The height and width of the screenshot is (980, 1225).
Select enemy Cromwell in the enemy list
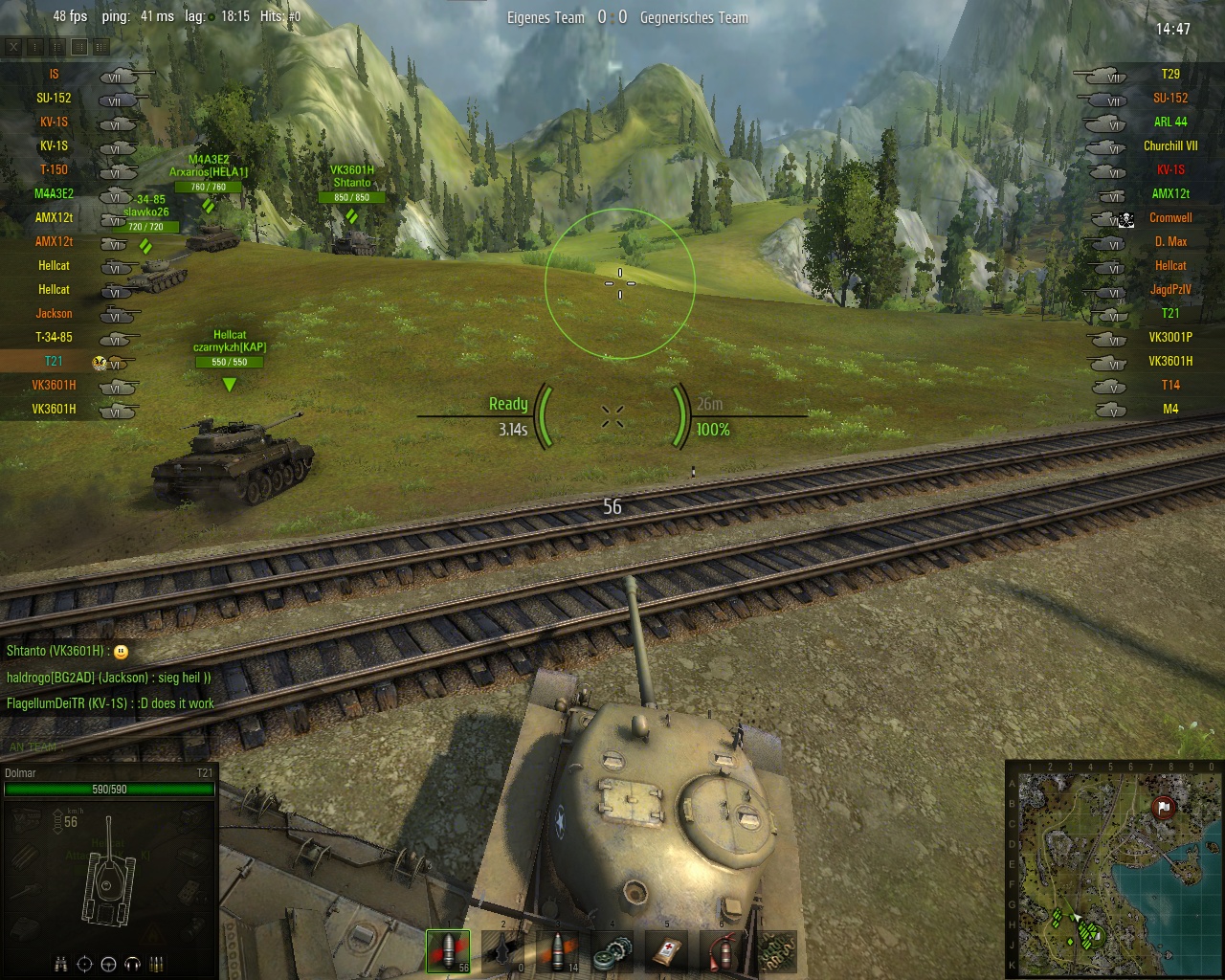tap(1169, 217)
